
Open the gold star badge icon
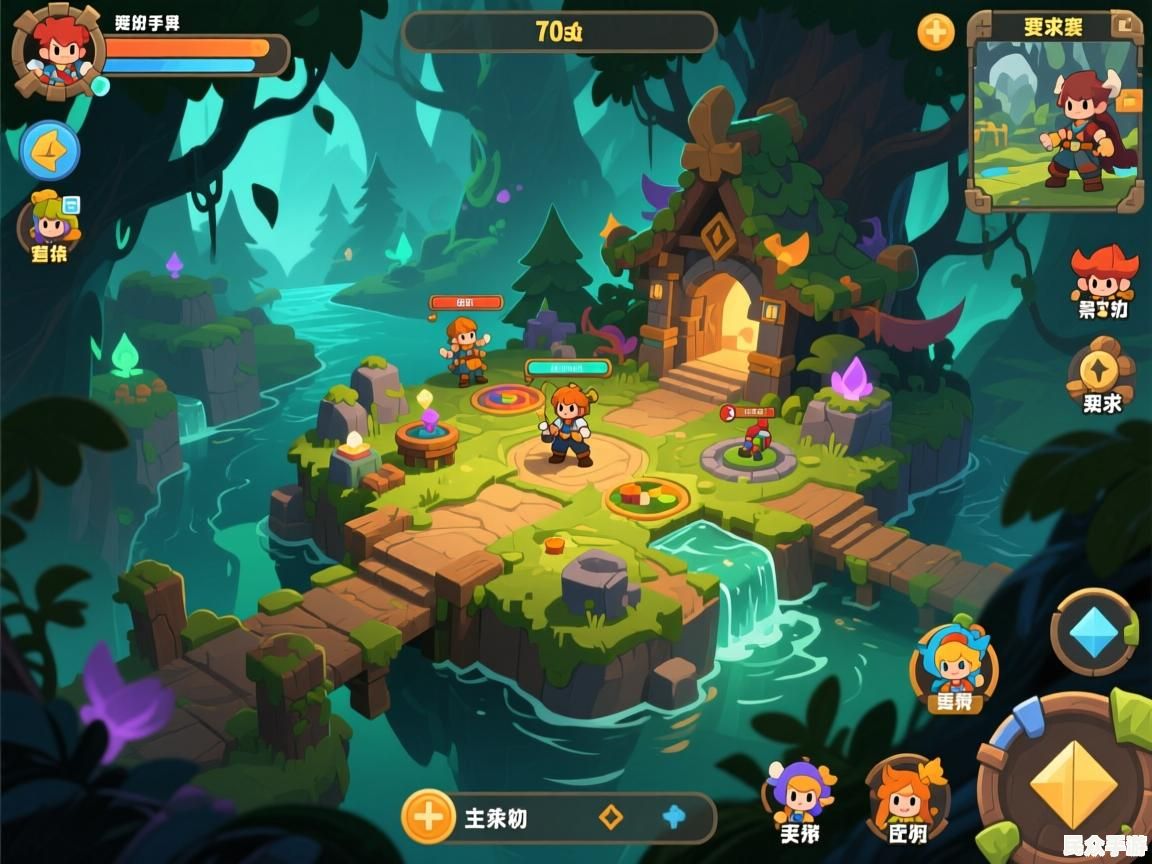click(1100, 371)
